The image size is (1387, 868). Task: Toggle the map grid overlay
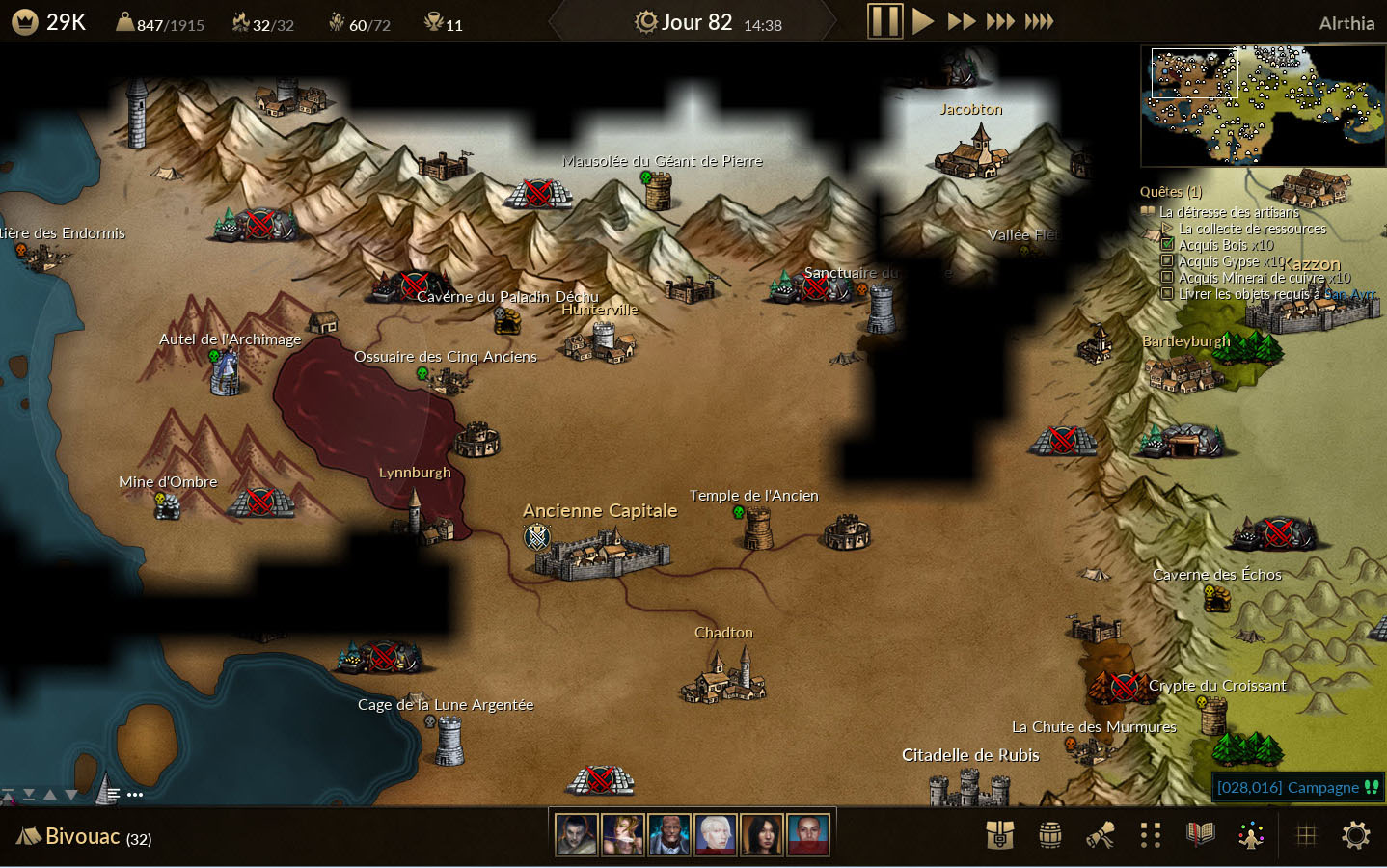(x=1306, y=835)
